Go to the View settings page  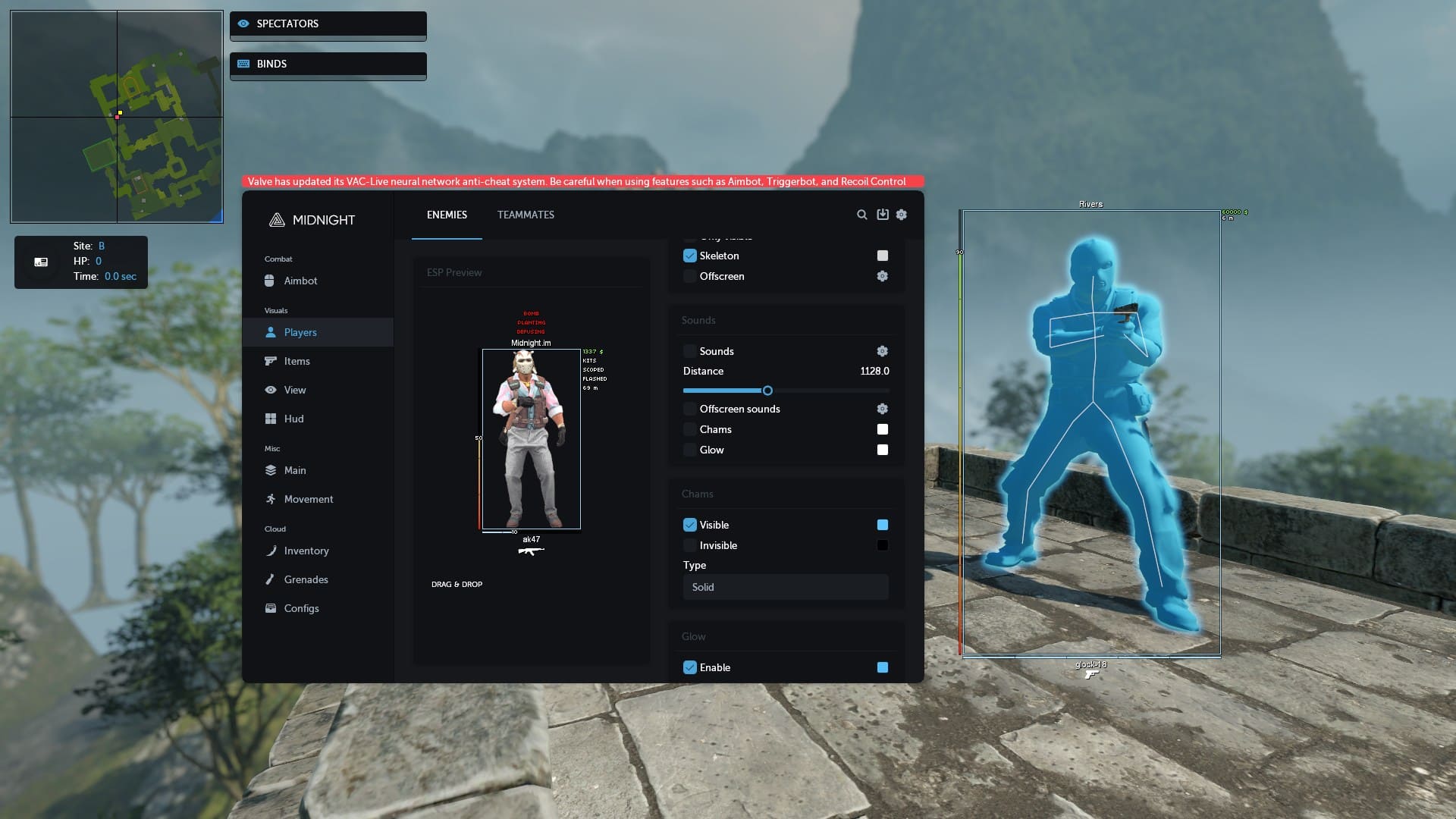tap(294, 390)
